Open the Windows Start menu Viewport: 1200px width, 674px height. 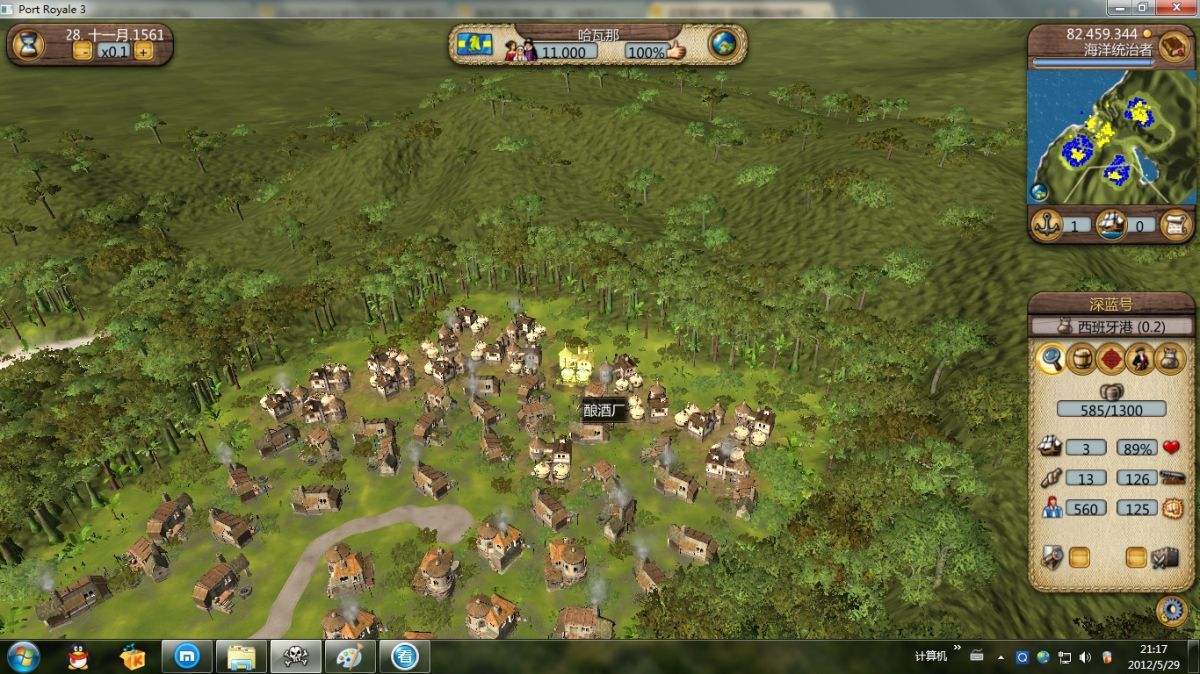(22, 657)
